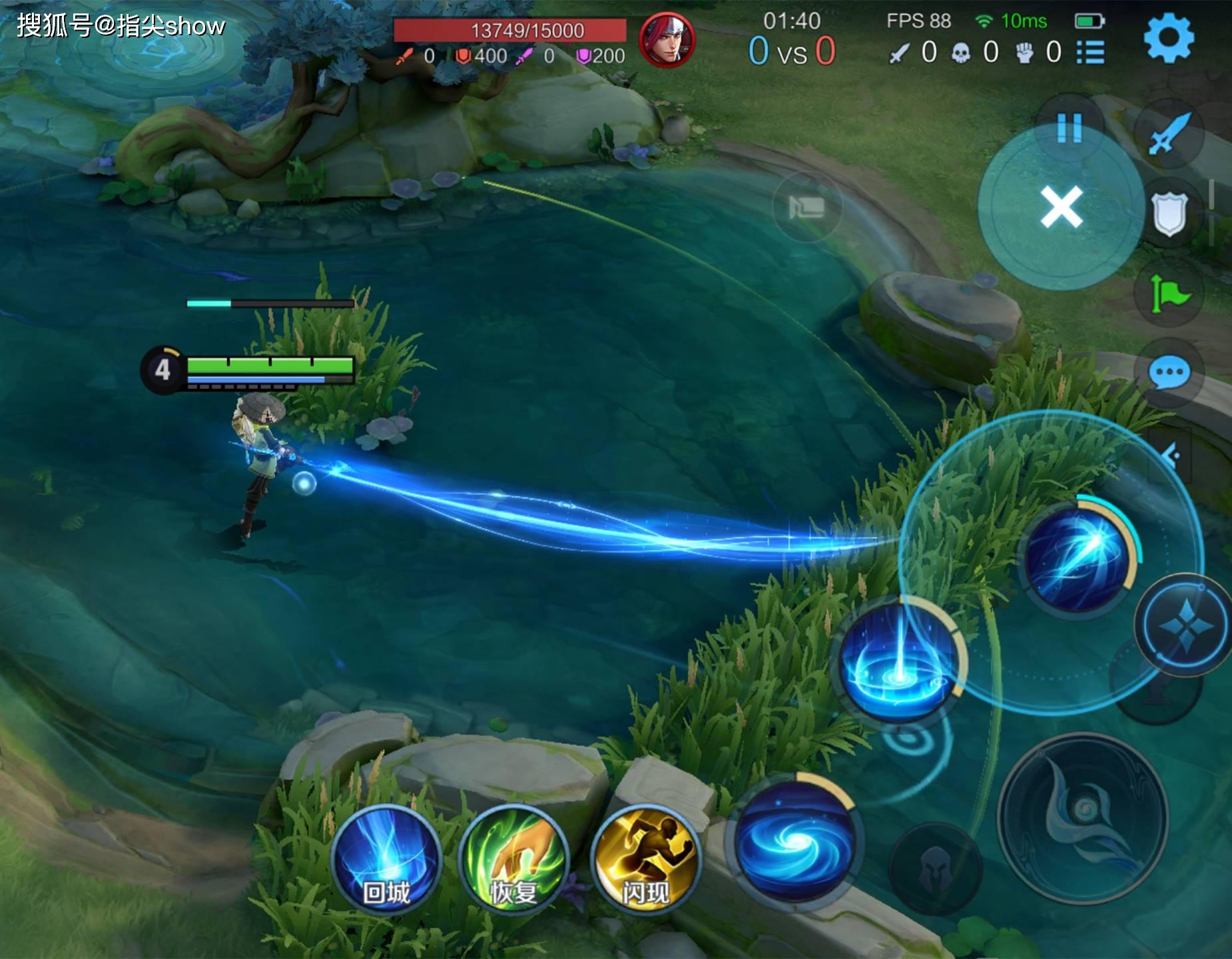Cast the blue arrow streak skill
1232x959 pixels.
point(1077,555)
